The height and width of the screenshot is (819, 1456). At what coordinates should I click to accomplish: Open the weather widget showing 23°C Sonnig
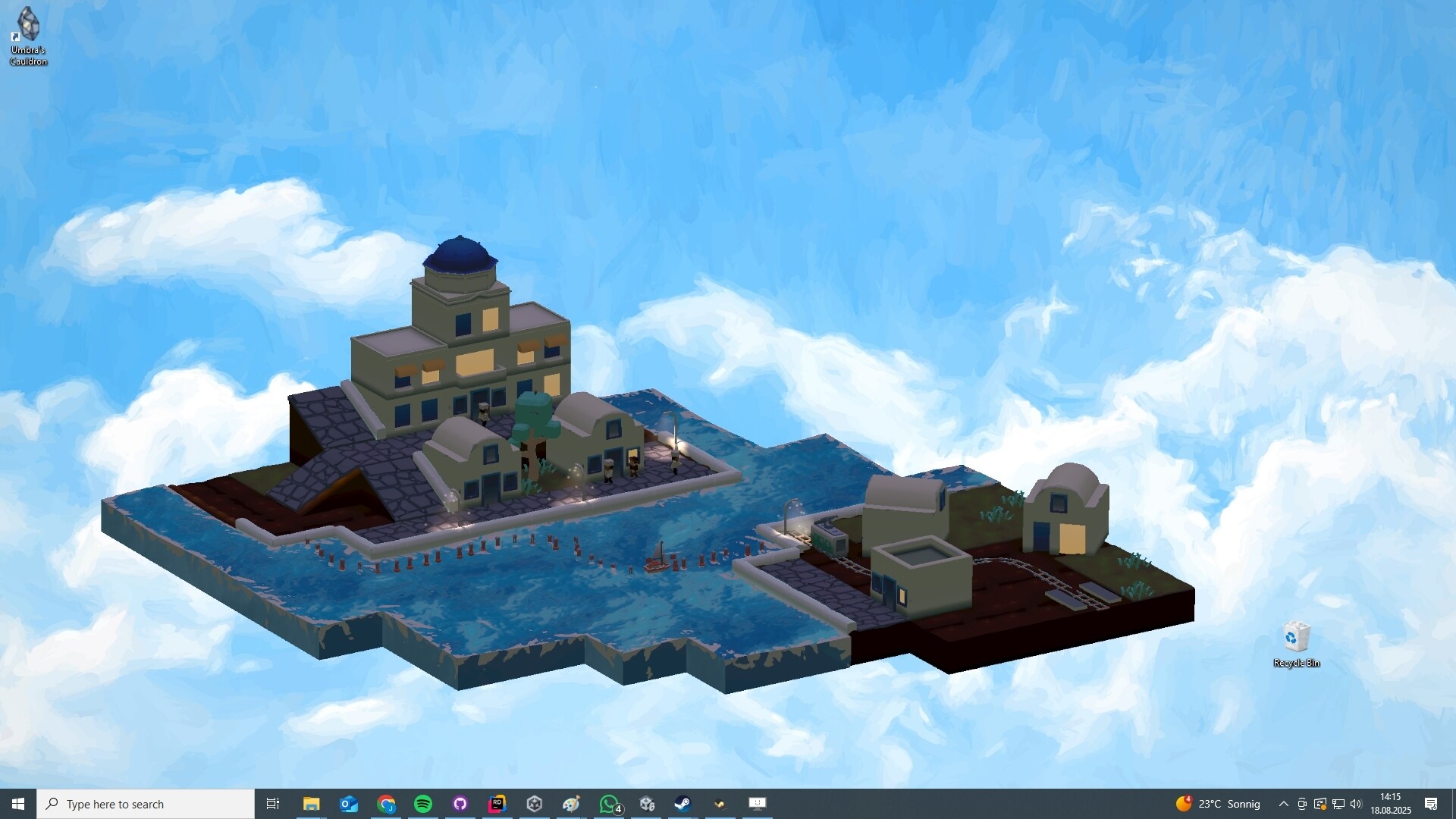(1213, 804)
